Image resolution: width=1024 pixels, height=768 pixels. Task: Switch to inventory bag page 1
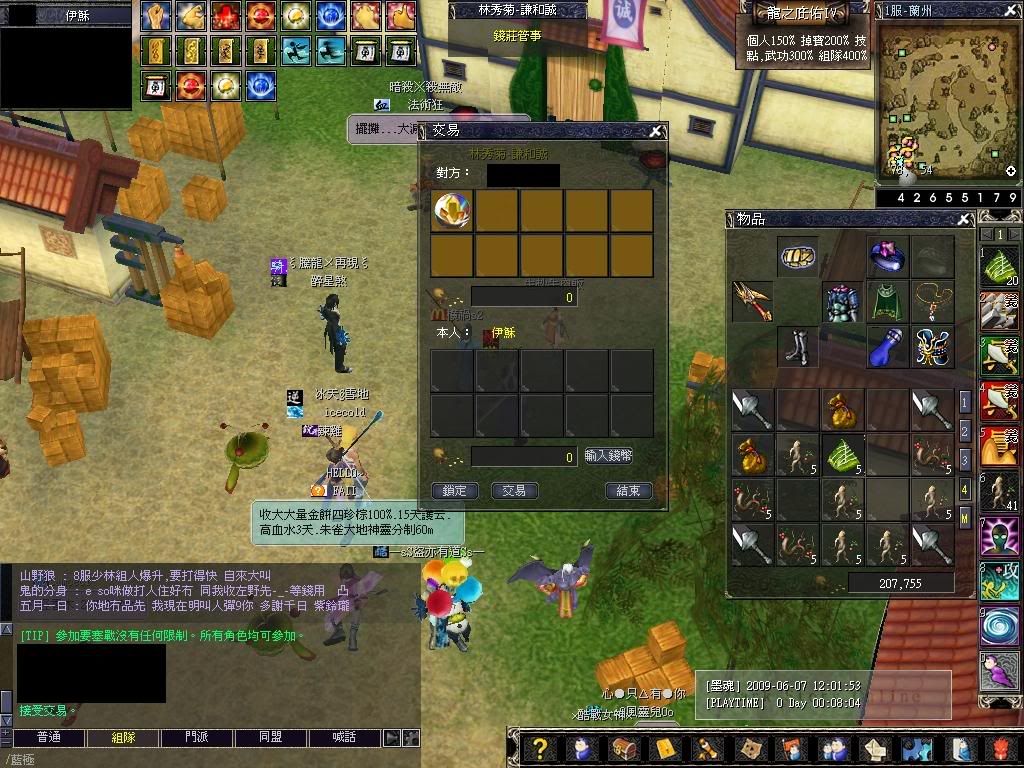pos(965,402)
